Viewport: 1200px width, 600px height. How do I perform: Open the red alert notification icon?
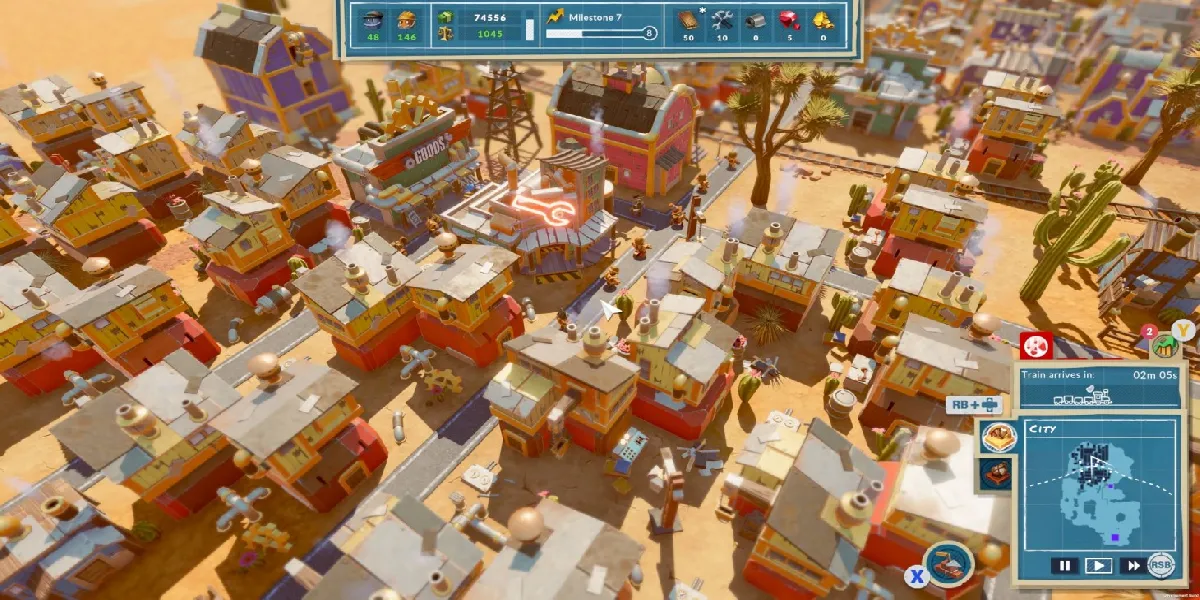click(1037, 346)
